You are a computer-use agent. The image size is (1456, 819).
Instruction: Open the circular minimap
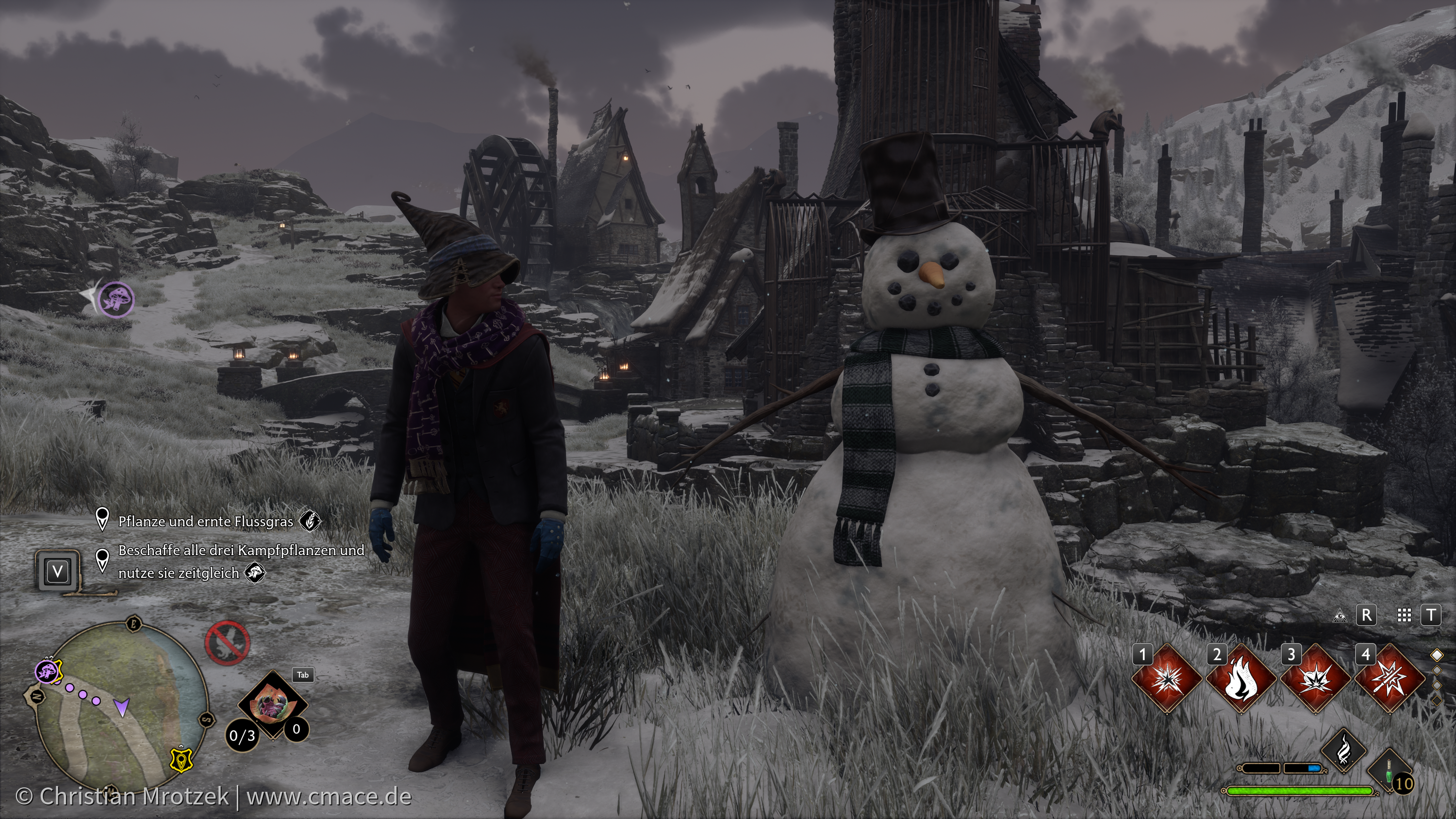(120, 705)
